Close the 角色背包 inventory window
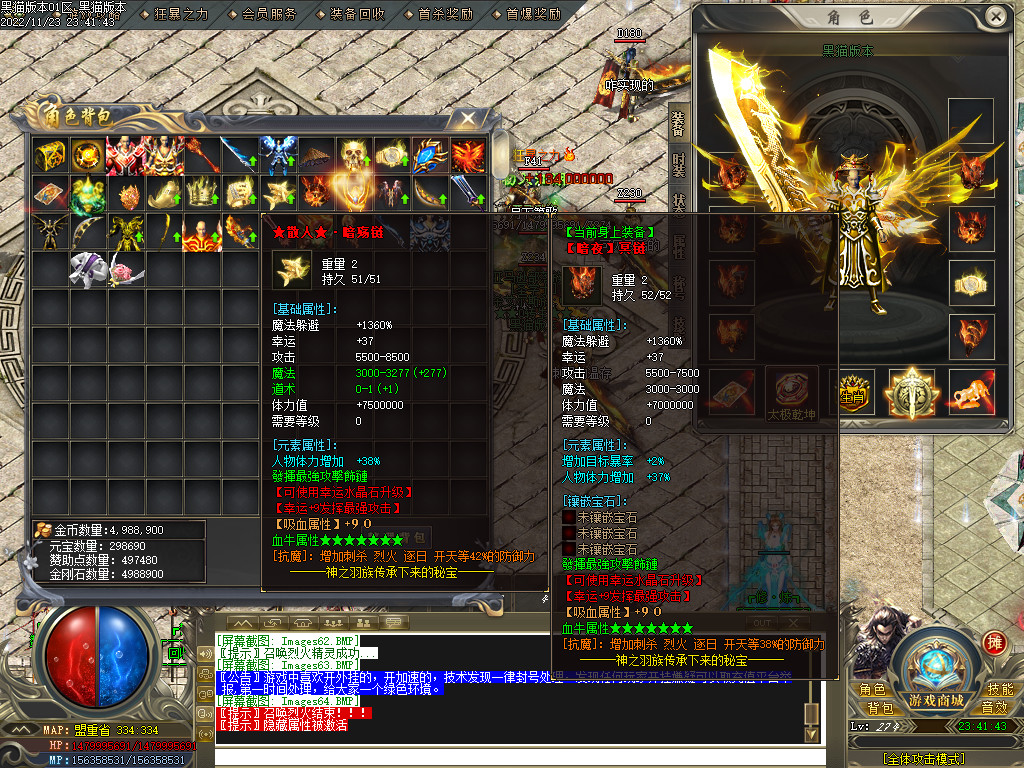Screen dimensions: 1024x768 [x=467, y=118]
